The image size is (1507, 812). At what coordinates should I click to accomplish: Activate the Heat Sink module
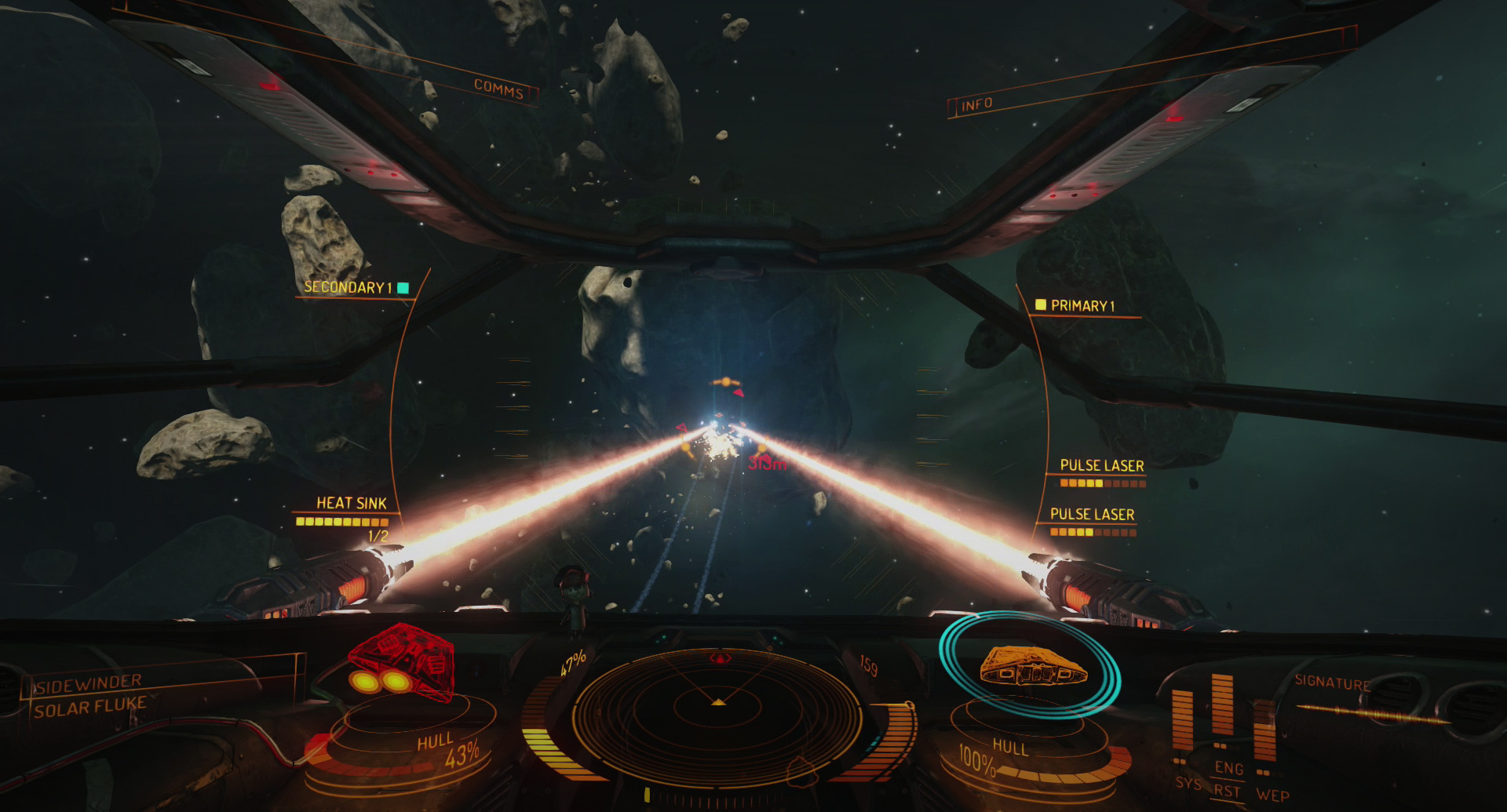(x=351, y=504)
